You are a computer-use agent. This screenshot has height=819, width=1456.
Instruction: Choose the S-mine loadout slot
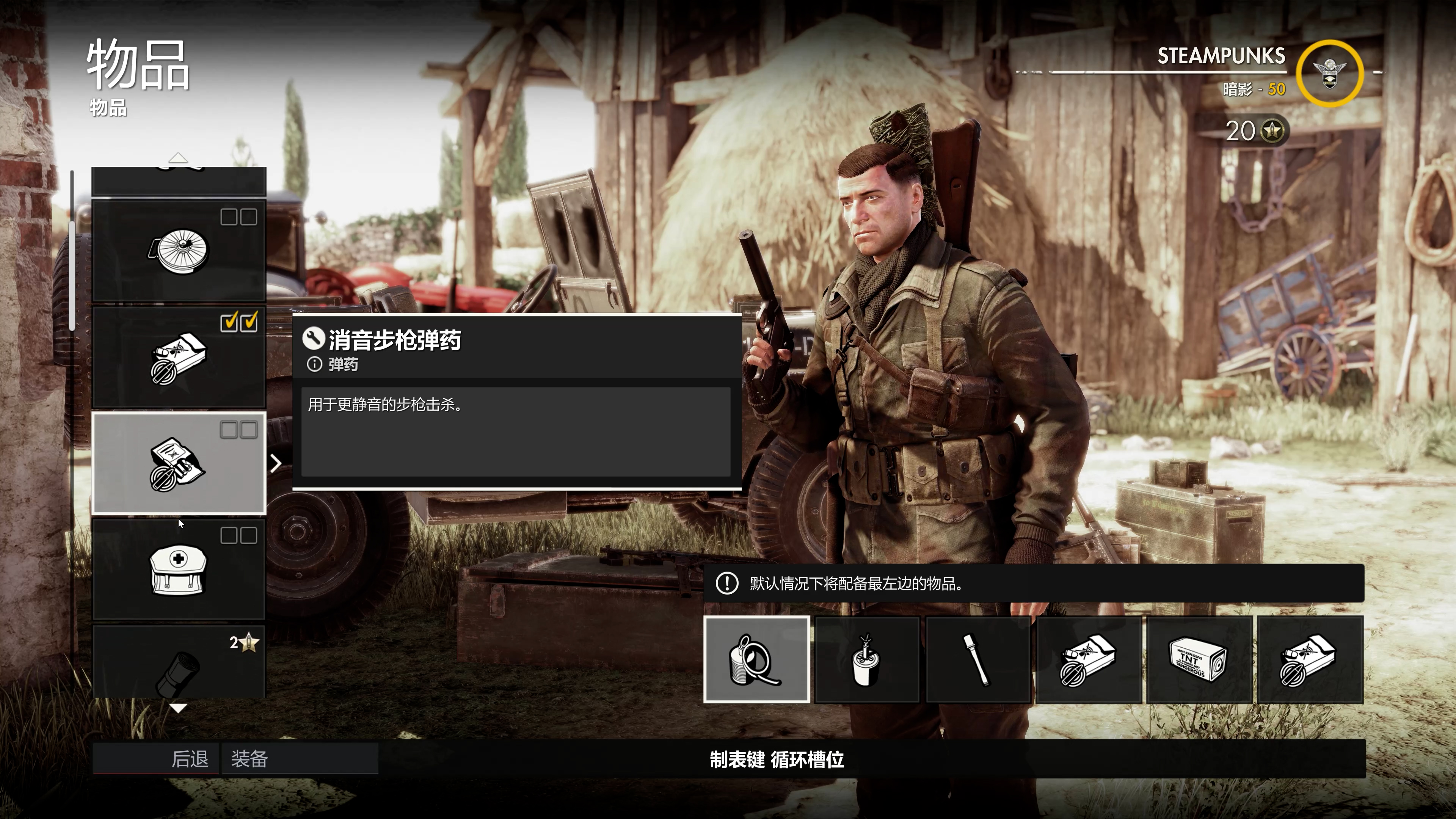pyautogui.click(x=866, y=660)
